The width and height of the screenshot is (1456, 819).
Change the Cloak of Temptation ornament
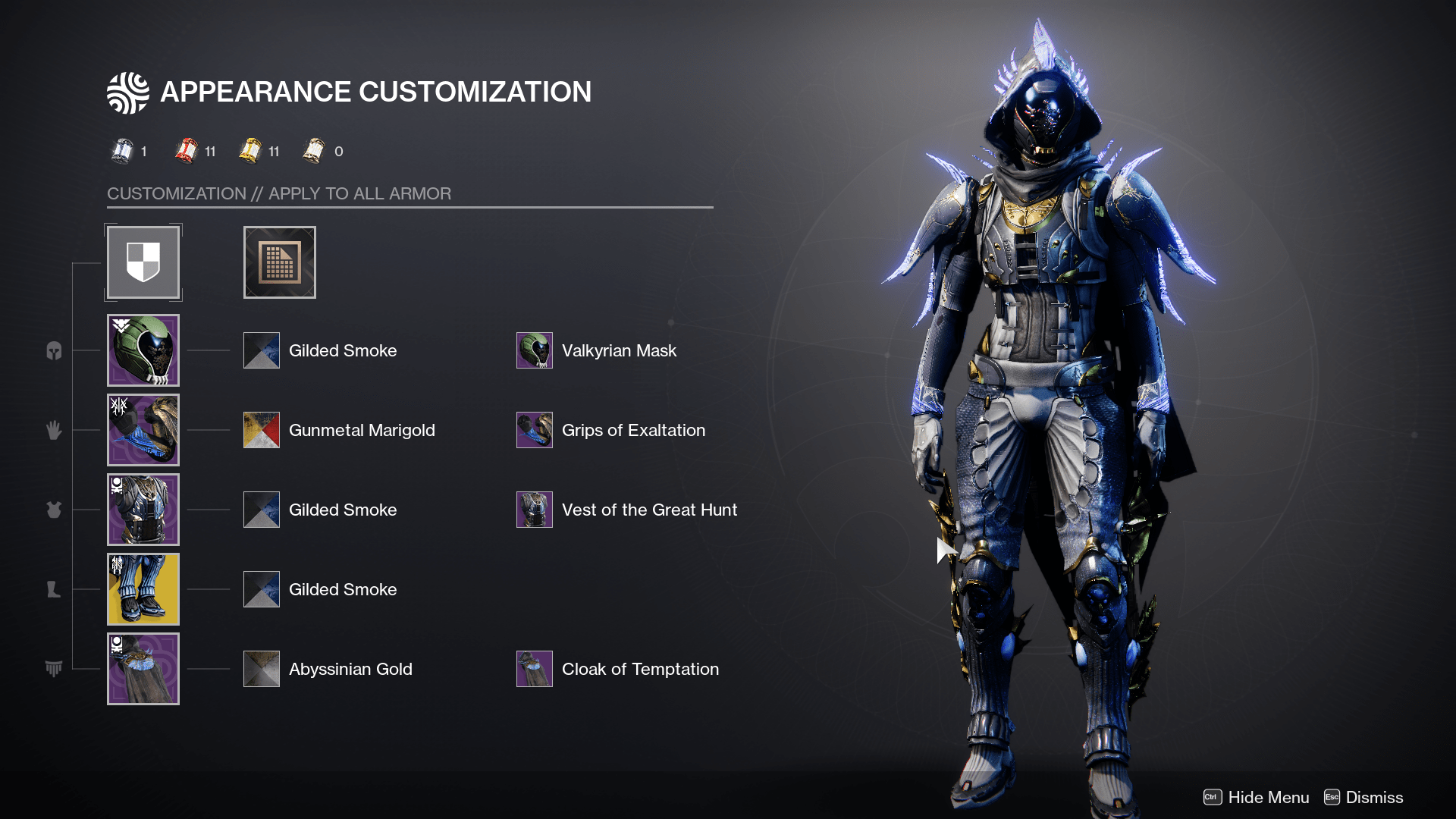tap(535, 669)
